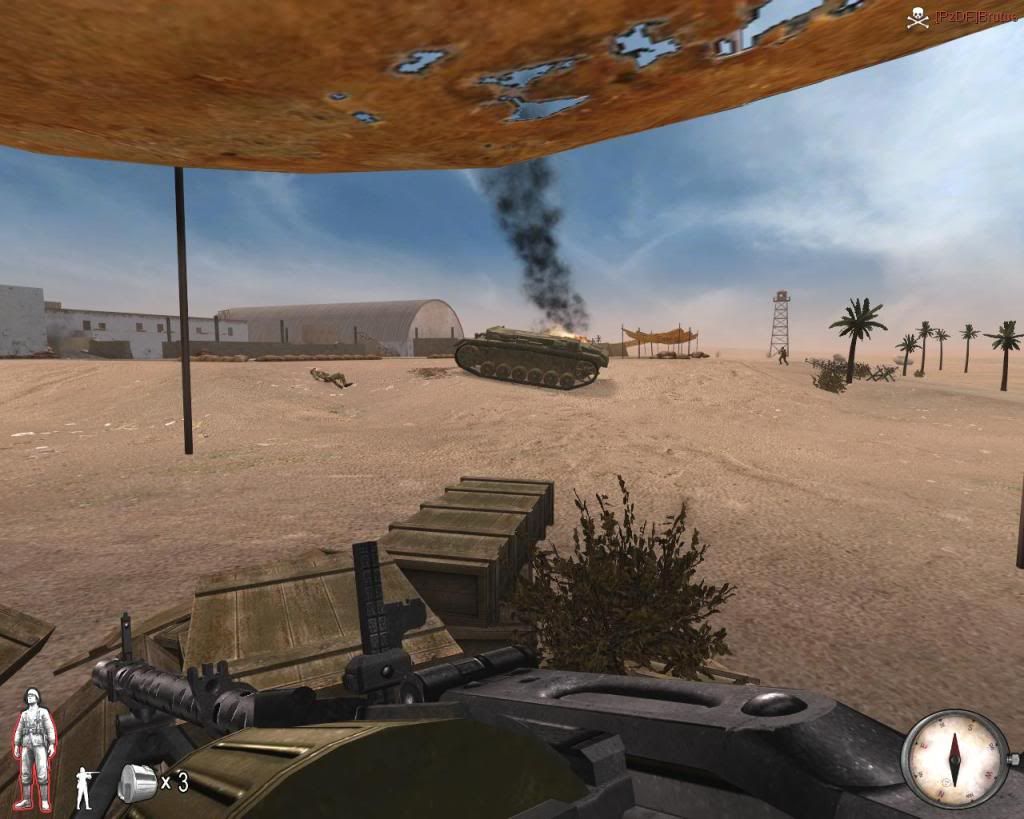Click the ammo drum magazine icon
Screen dimensions: 1024x819
coord(135,782)
